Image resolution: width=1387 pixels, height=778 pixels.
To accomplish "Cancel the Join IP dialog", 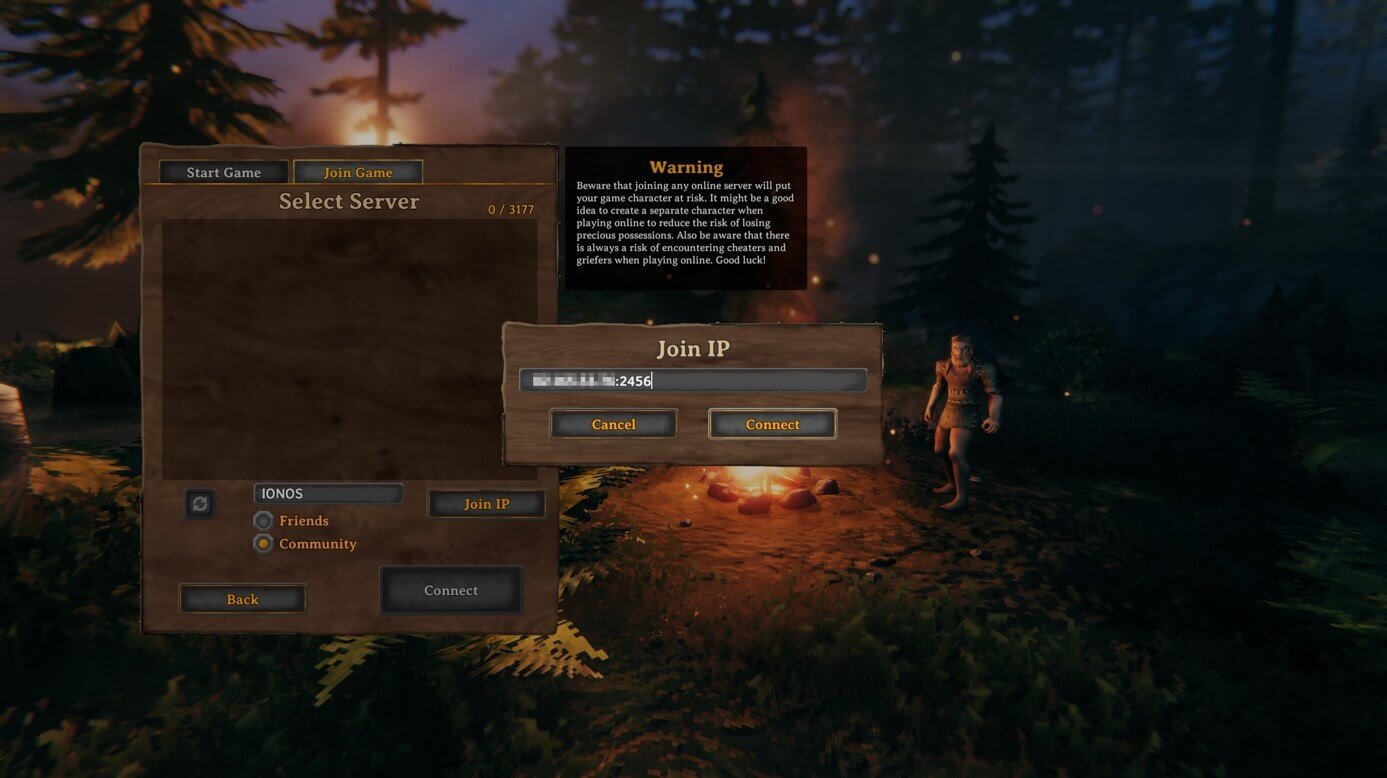I will (613, 424).
